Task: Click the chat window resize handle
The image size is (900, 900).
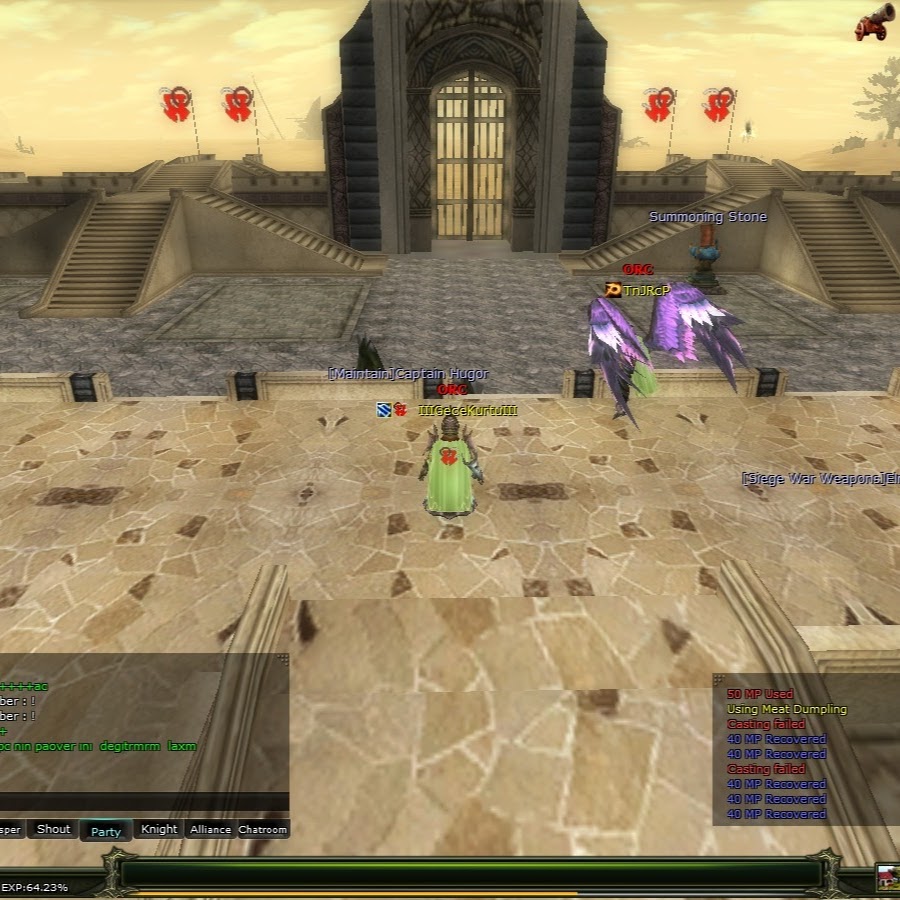Action: pyautogui.click(x=283, y=659)
